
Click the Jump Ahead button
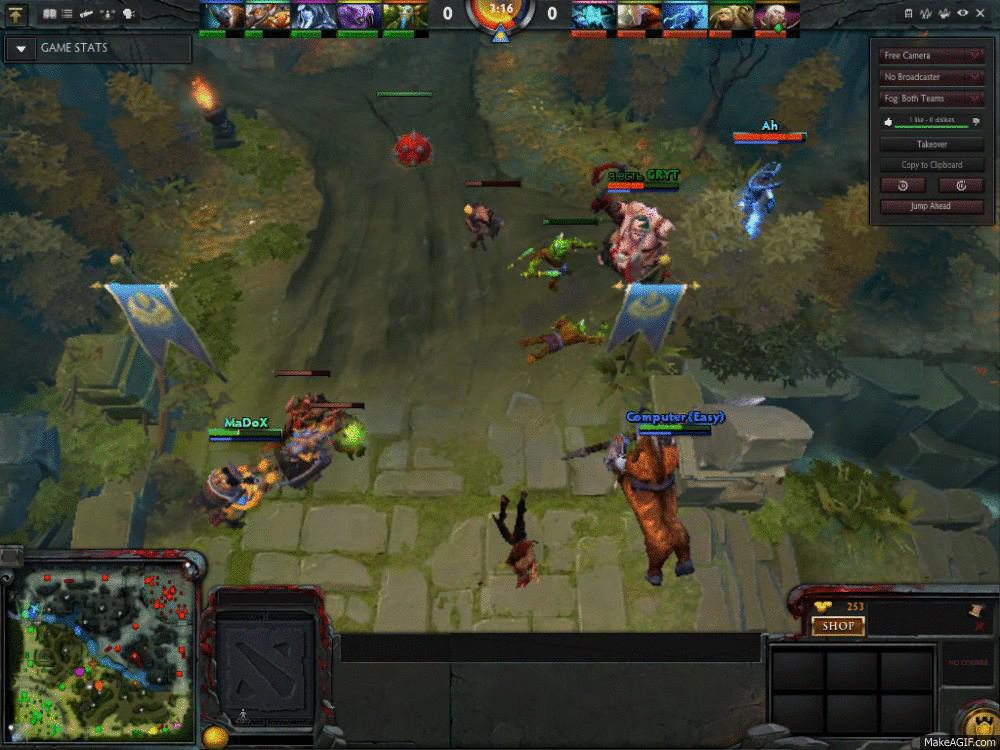coord(931,206)
